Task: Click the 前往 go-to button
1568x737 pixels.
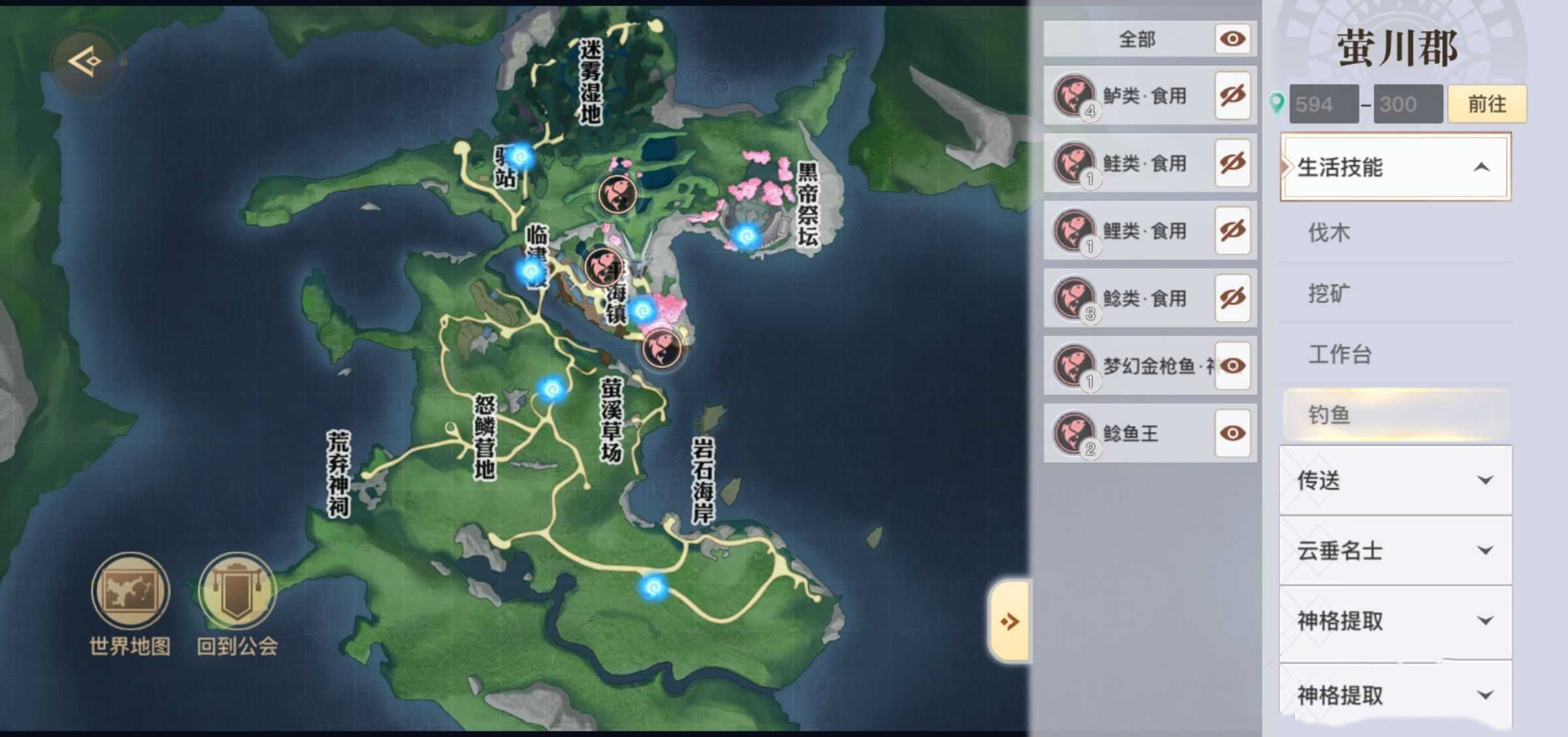Action: (1487, 104)
